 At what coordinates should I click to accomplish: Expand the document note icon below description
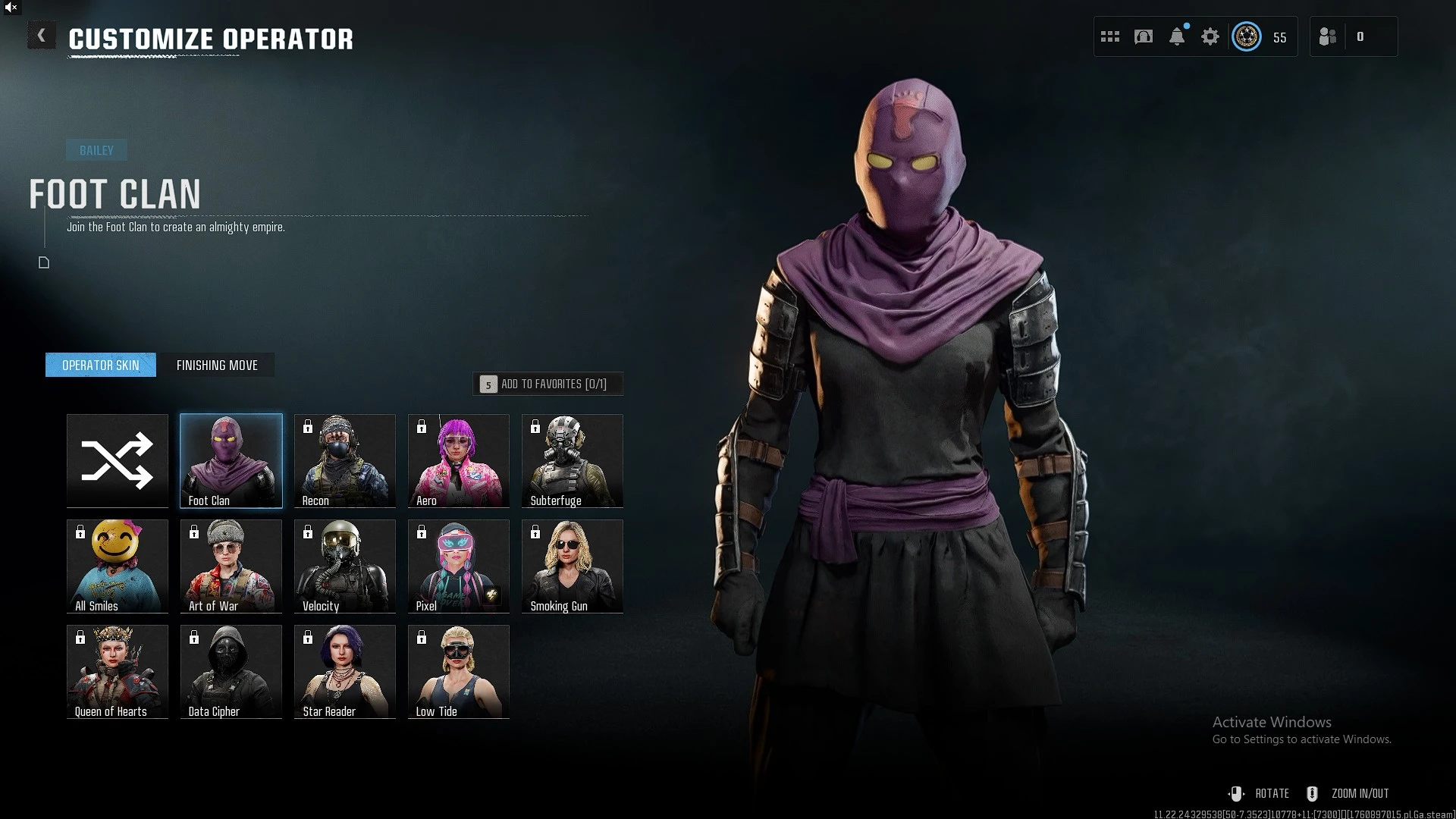coord(43,263)
